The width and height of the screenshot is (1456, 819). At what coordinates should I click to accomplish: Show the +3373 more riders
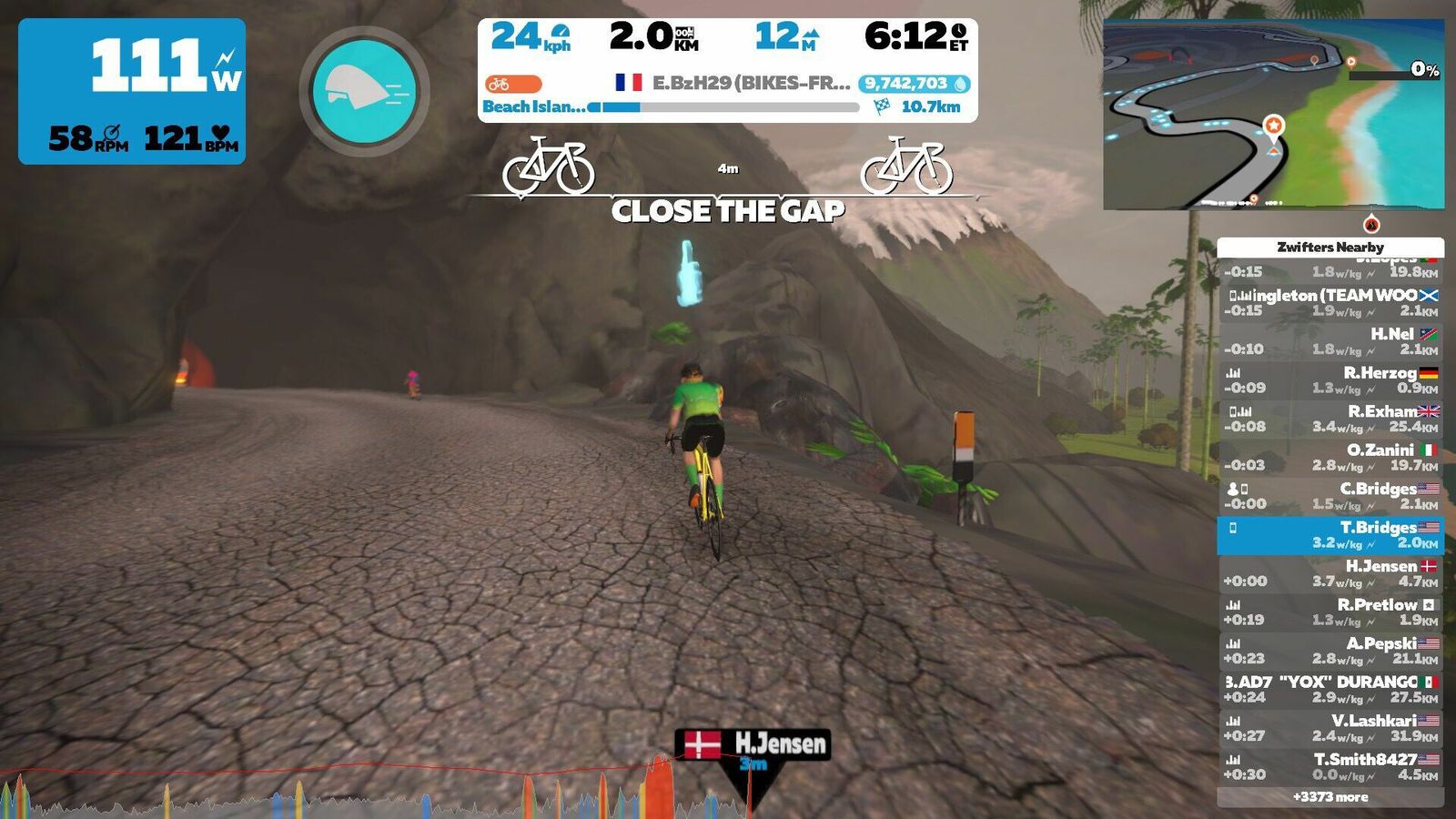point(1330,797)
